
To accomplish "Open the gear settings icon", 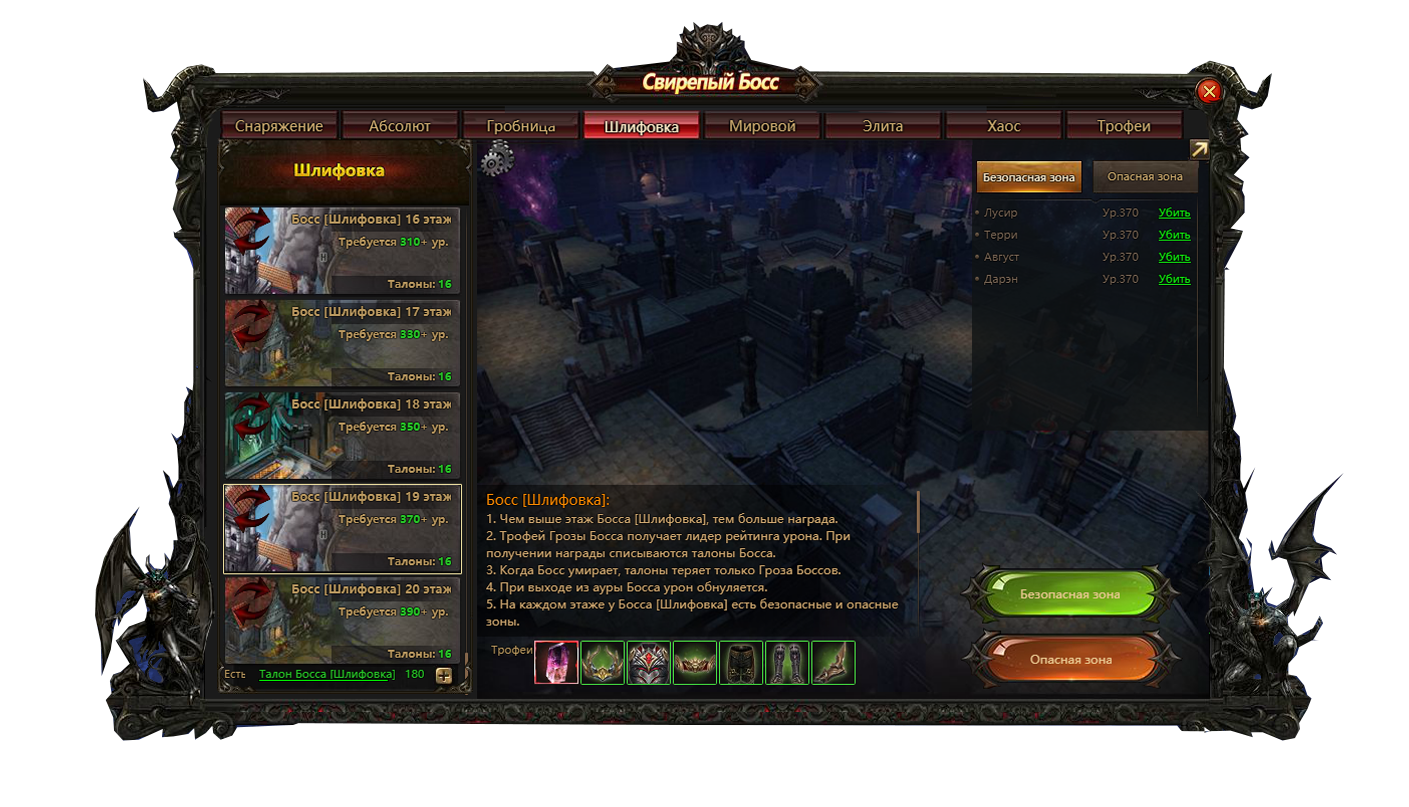I will (497, 159).
